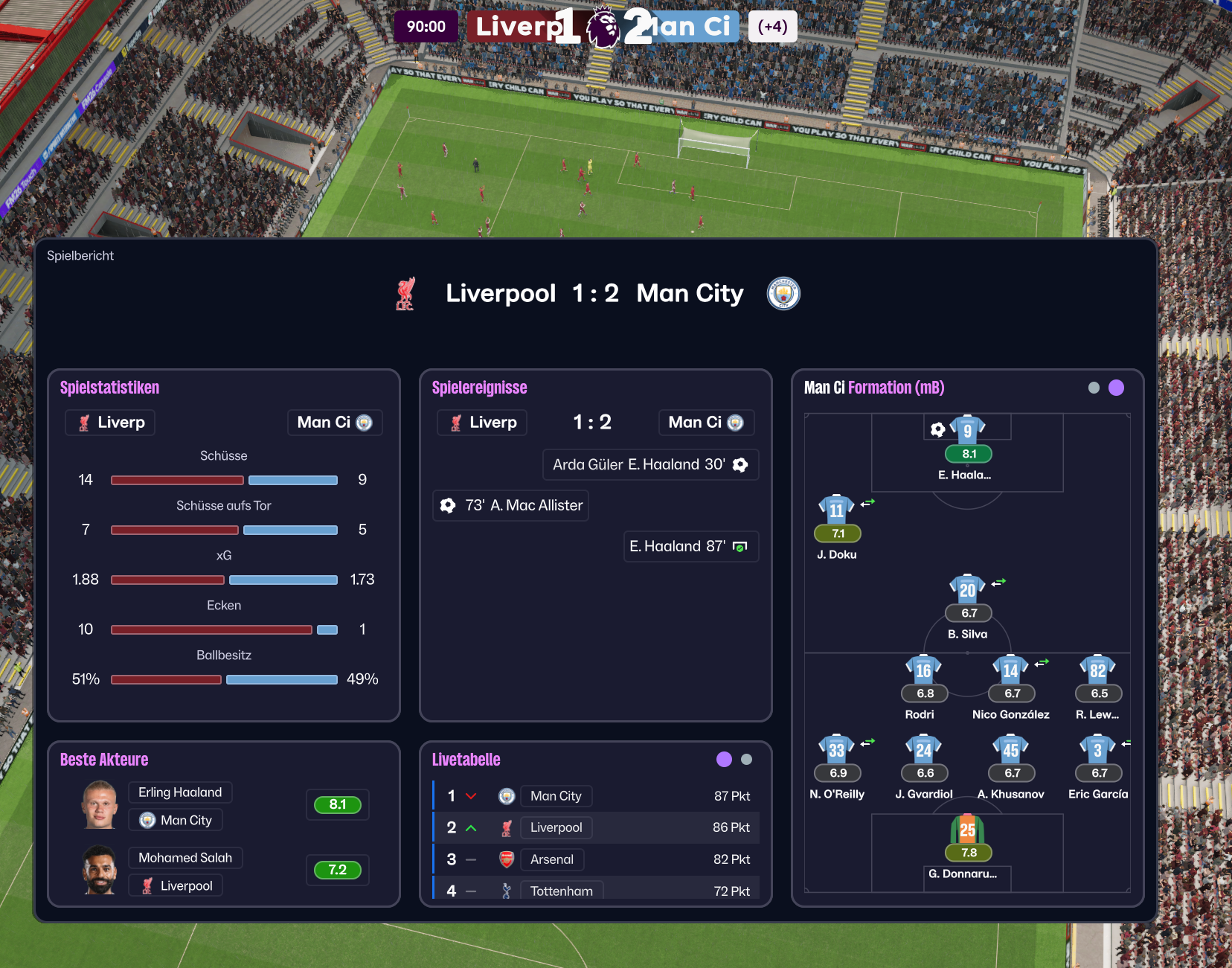Click the Liverp team button in Spielstatistiken
Viewport: 1232px width, 968px height.
pos(110,423)
